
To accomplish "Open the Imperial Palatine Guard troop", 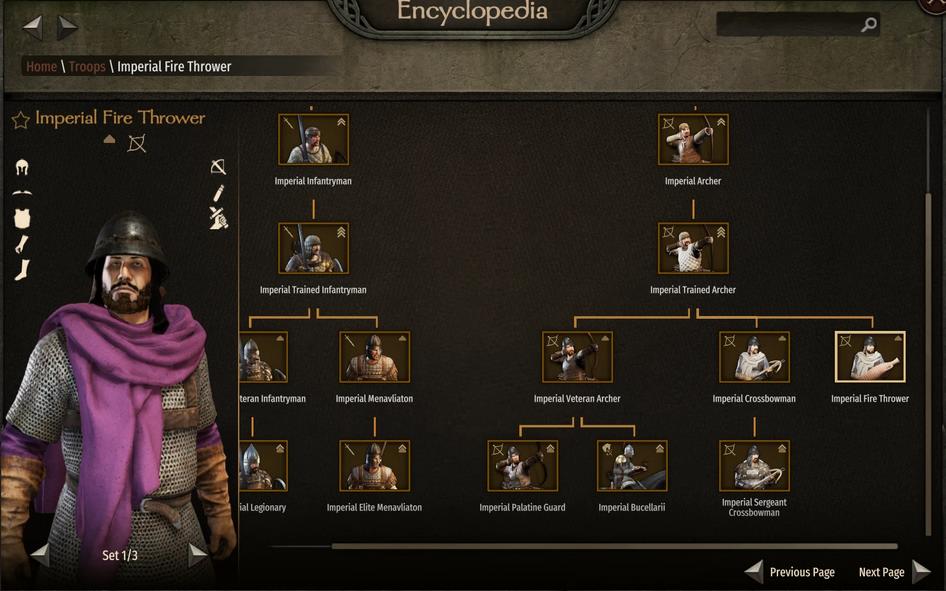I will tap(522, 466).
